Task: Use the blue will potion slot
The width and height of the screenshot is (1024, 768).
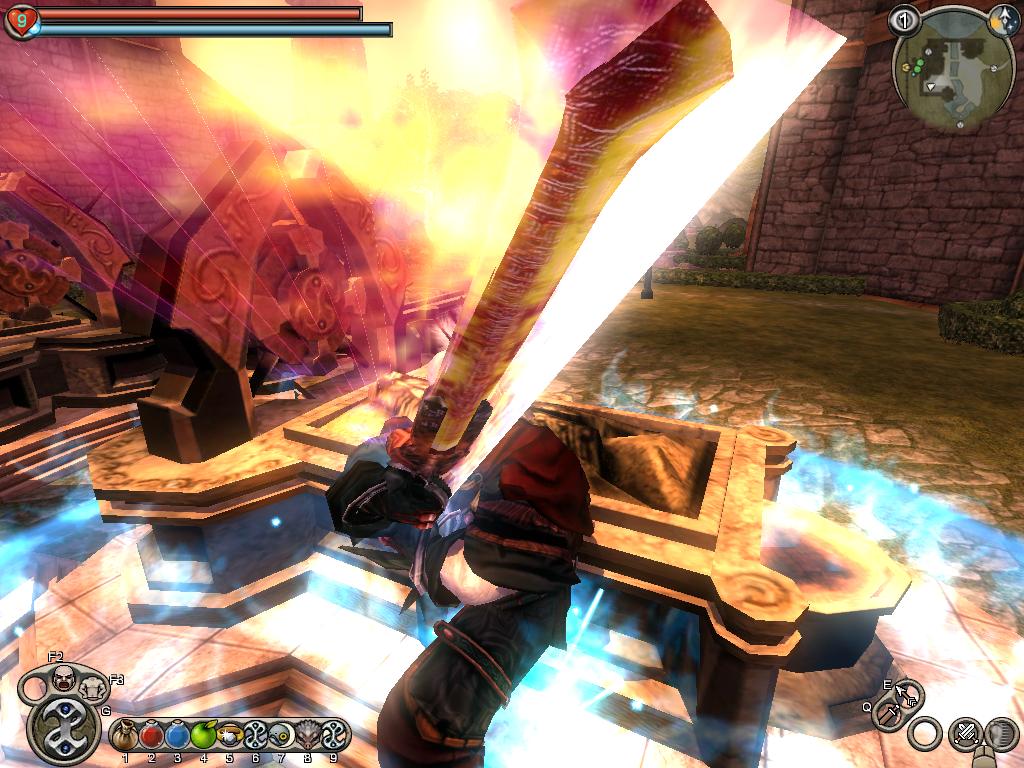Action: [177, 736]
